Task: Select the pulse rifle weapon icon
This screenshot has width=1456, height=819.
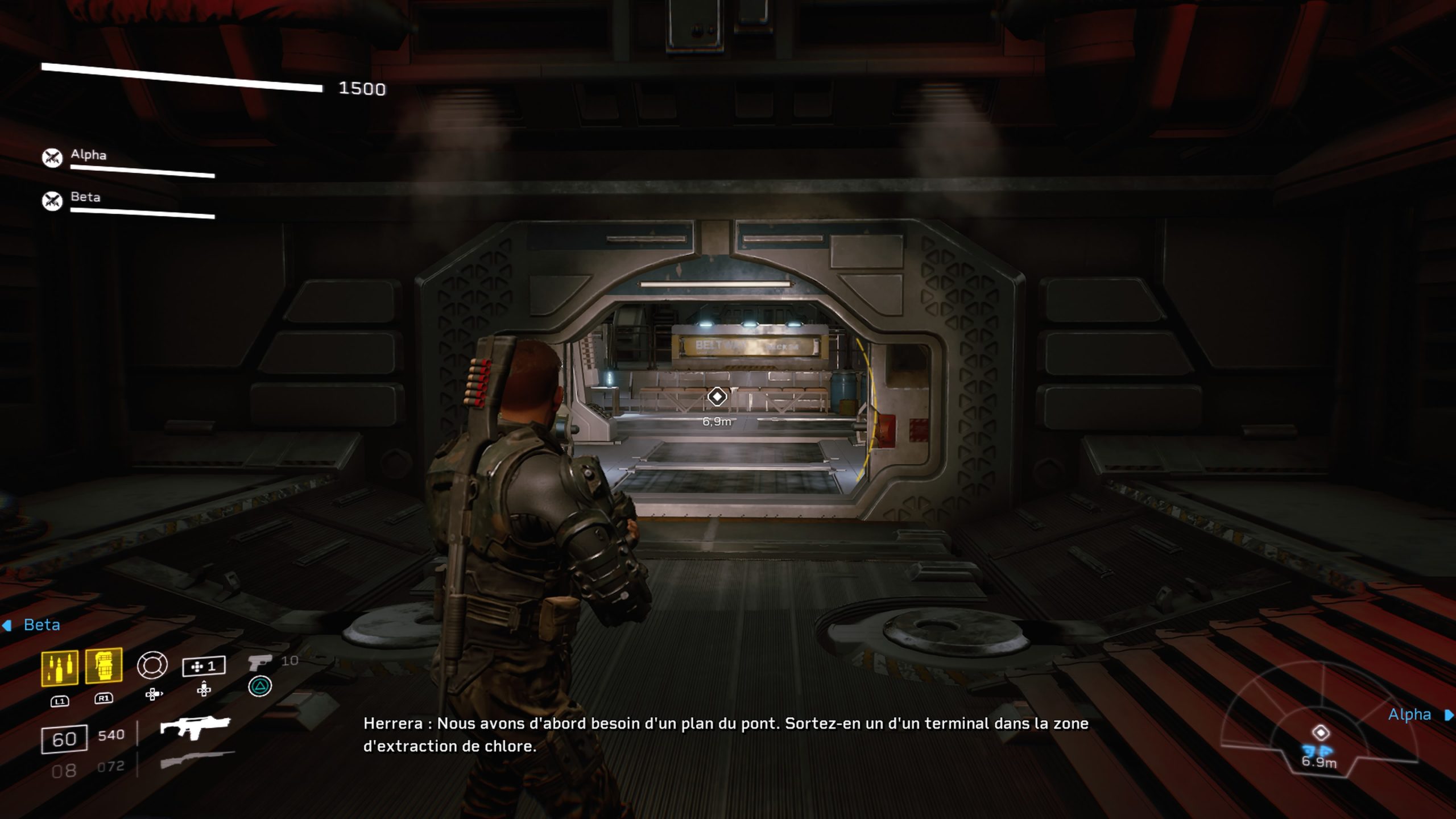Action: point(195,727)
